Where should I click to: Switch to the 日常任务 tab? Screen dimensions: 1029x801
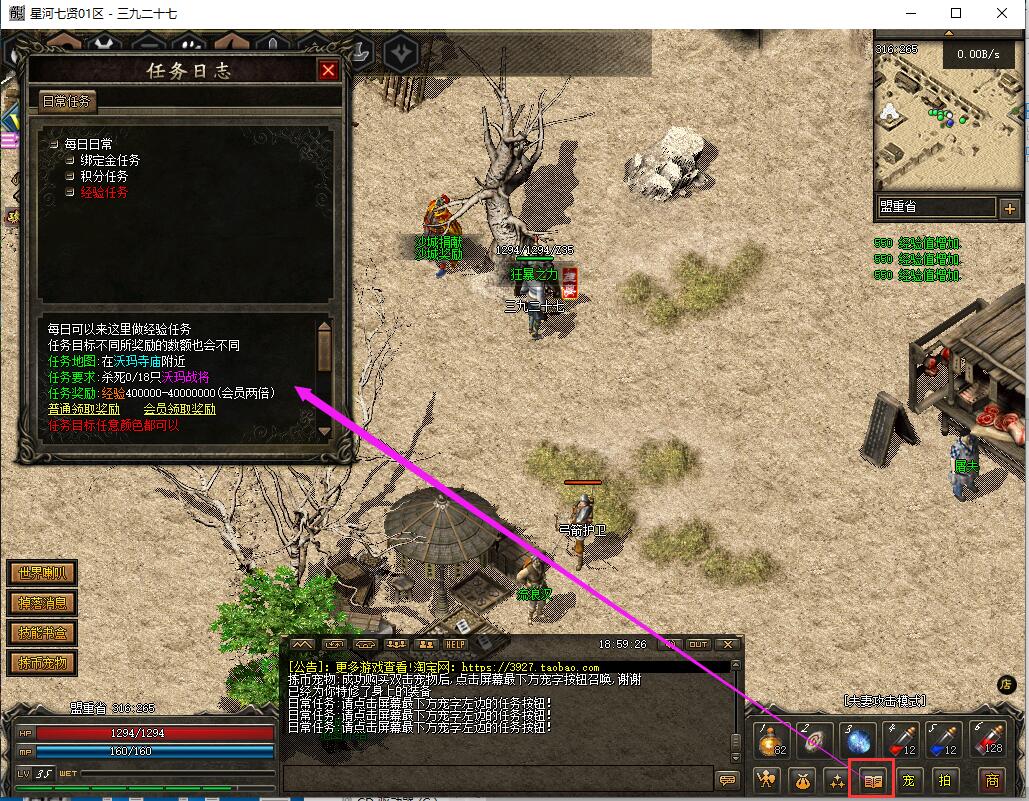[67, 101]
